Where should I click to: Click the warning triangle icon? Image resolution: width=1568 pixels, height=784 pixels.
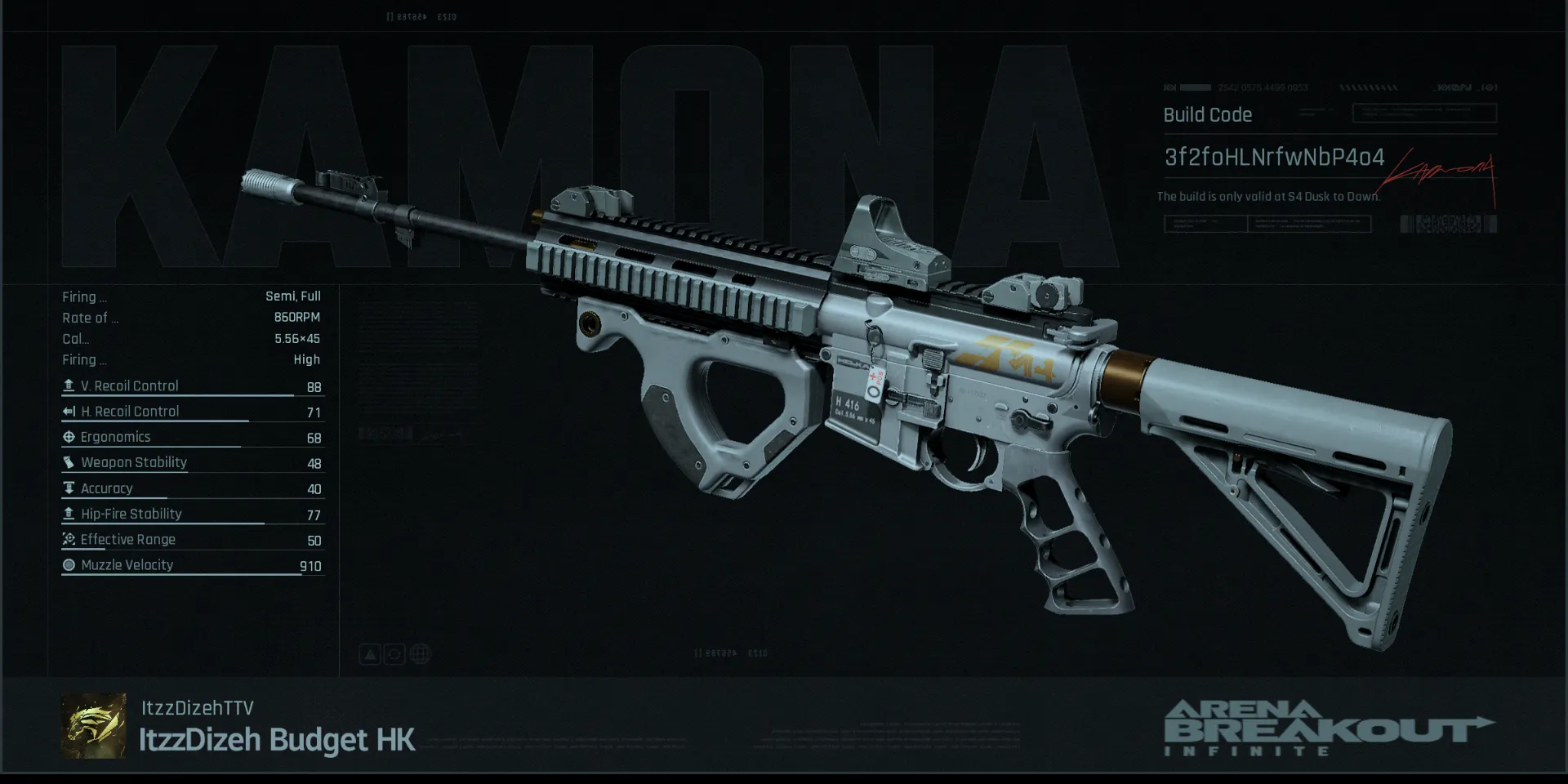[x=370, y=654]
